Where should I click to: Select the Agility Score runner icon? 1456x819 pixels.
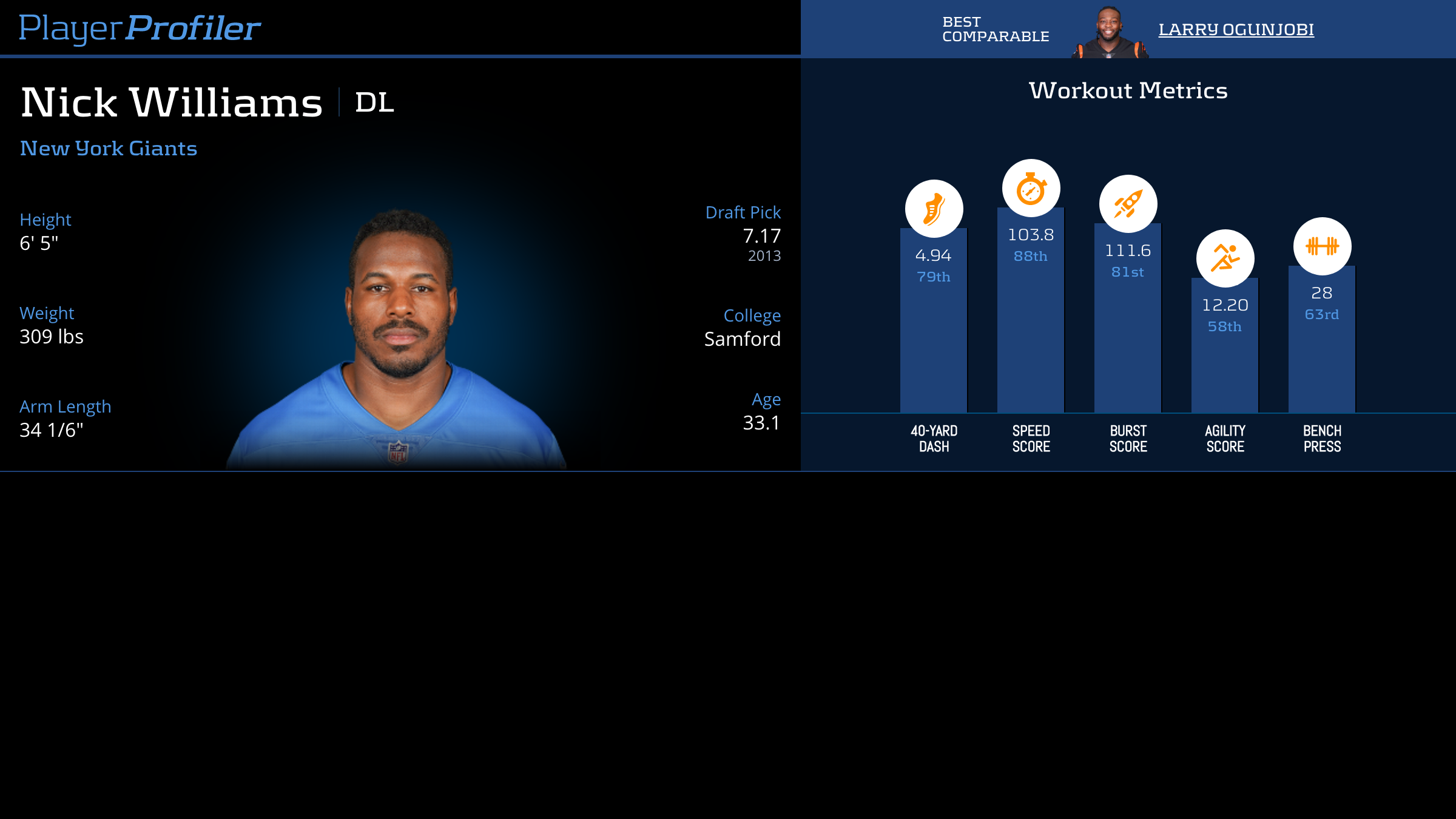[1225, 258]
